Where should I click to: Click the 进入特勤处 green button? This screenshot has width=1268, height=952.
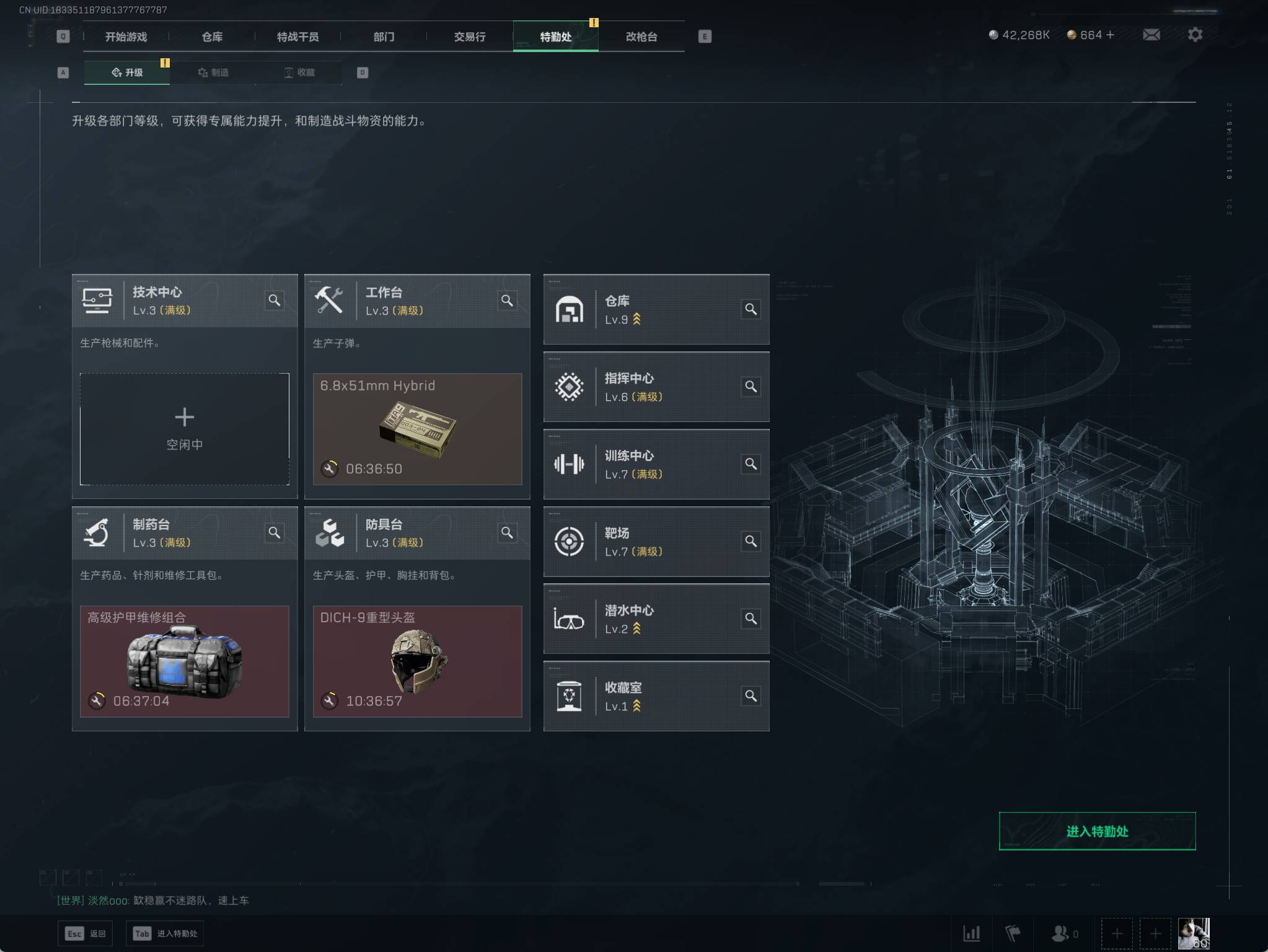[x=1096, y=831]
